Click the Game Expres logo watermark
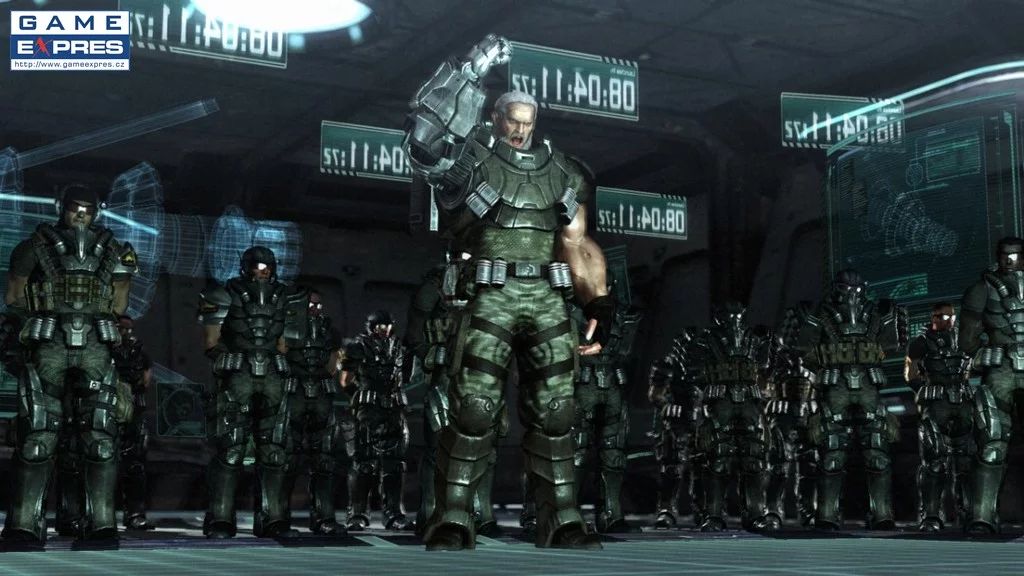 coord(70,40)
